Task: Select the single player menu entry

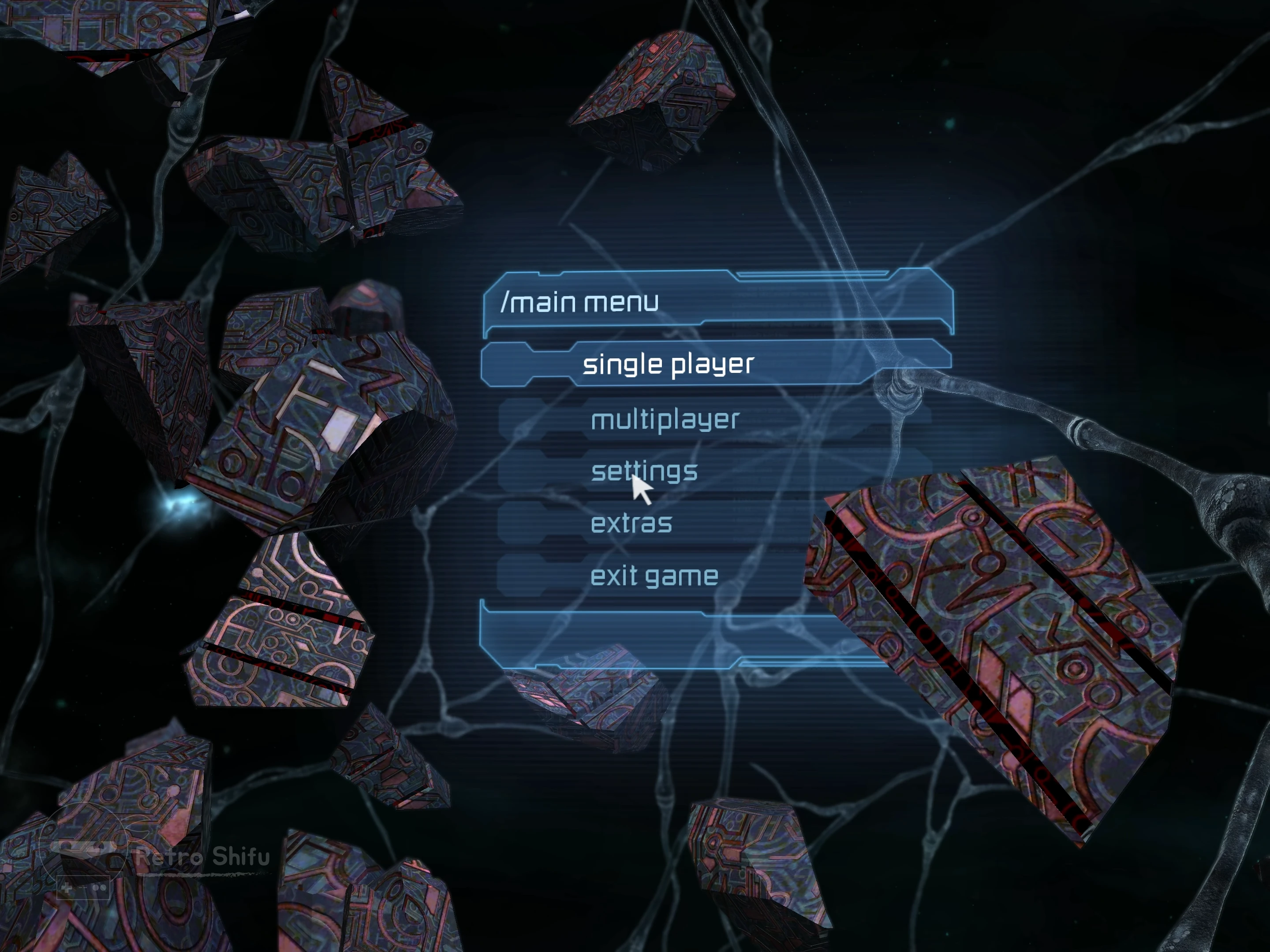Action: coord(668,364)
